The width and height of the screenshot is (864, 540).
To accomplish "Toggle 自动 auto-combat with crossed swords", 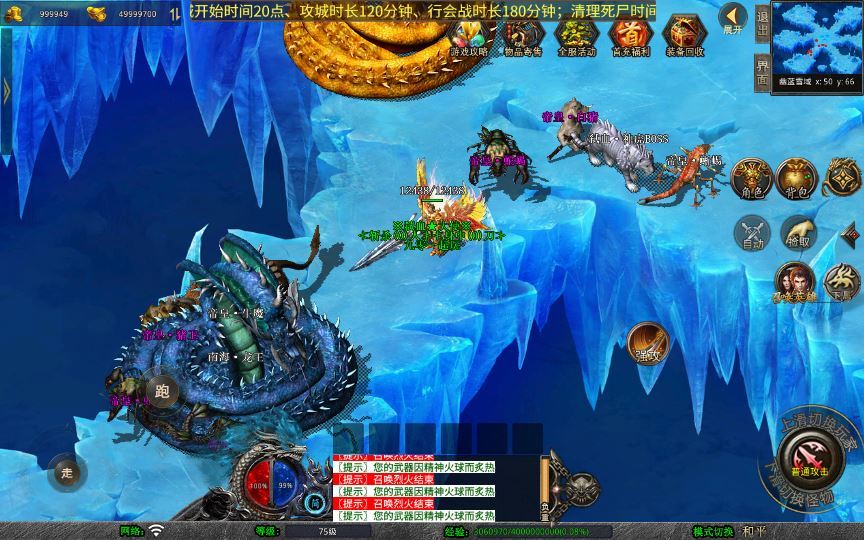I will 750,234.
